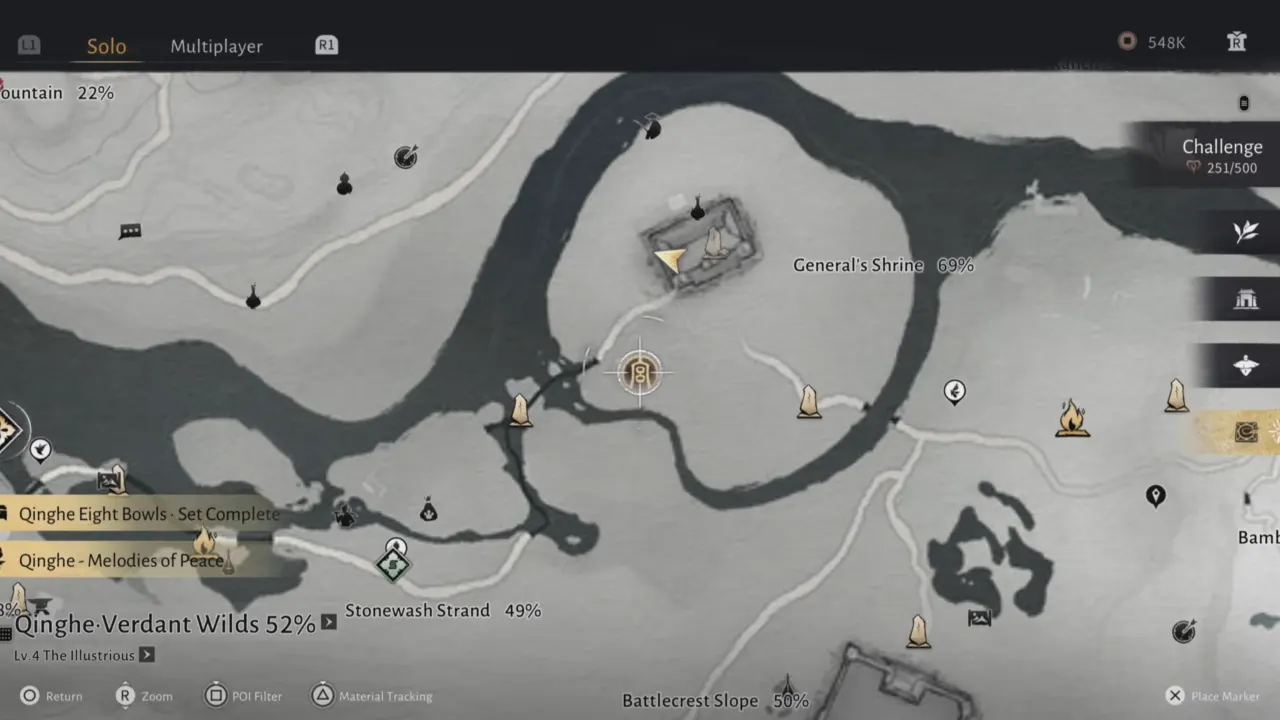Open the outfit icon beside the coin count
1280x720 pixels.
click(x=1236, y=42)
